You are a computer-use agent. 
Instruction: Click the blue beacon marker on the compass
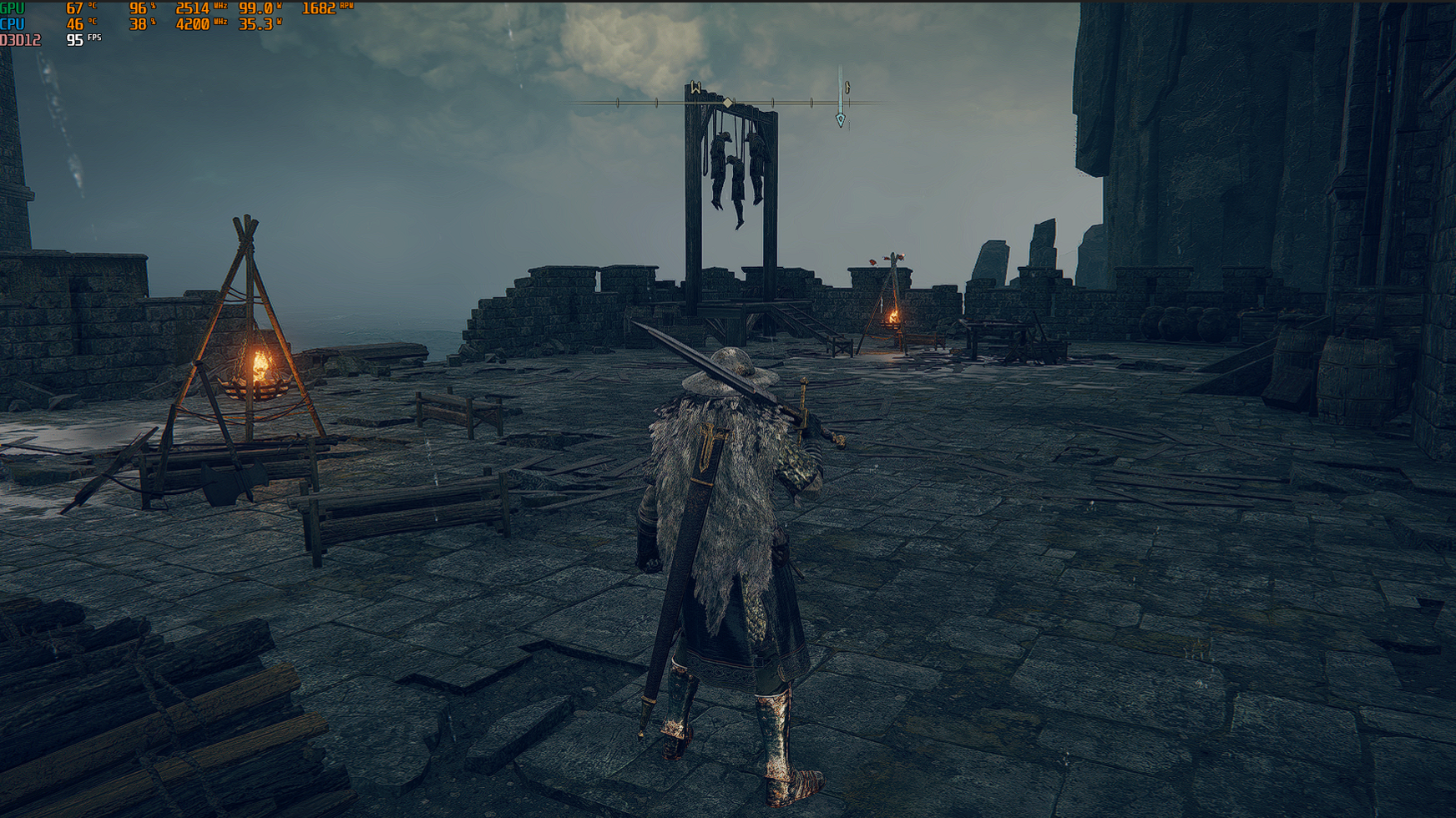[840, 119]
